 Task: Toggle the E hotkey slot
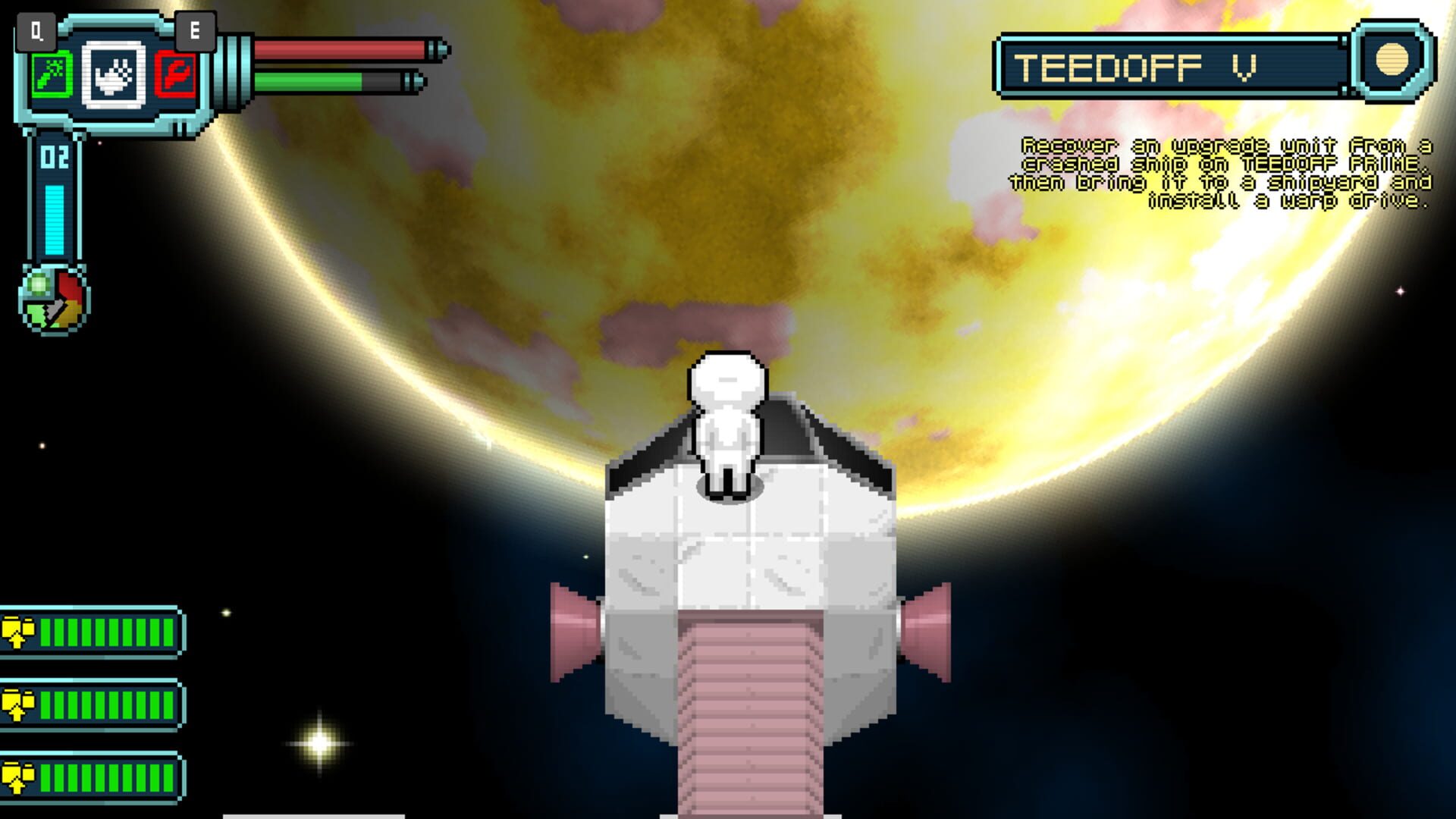[x=196, y=30]
